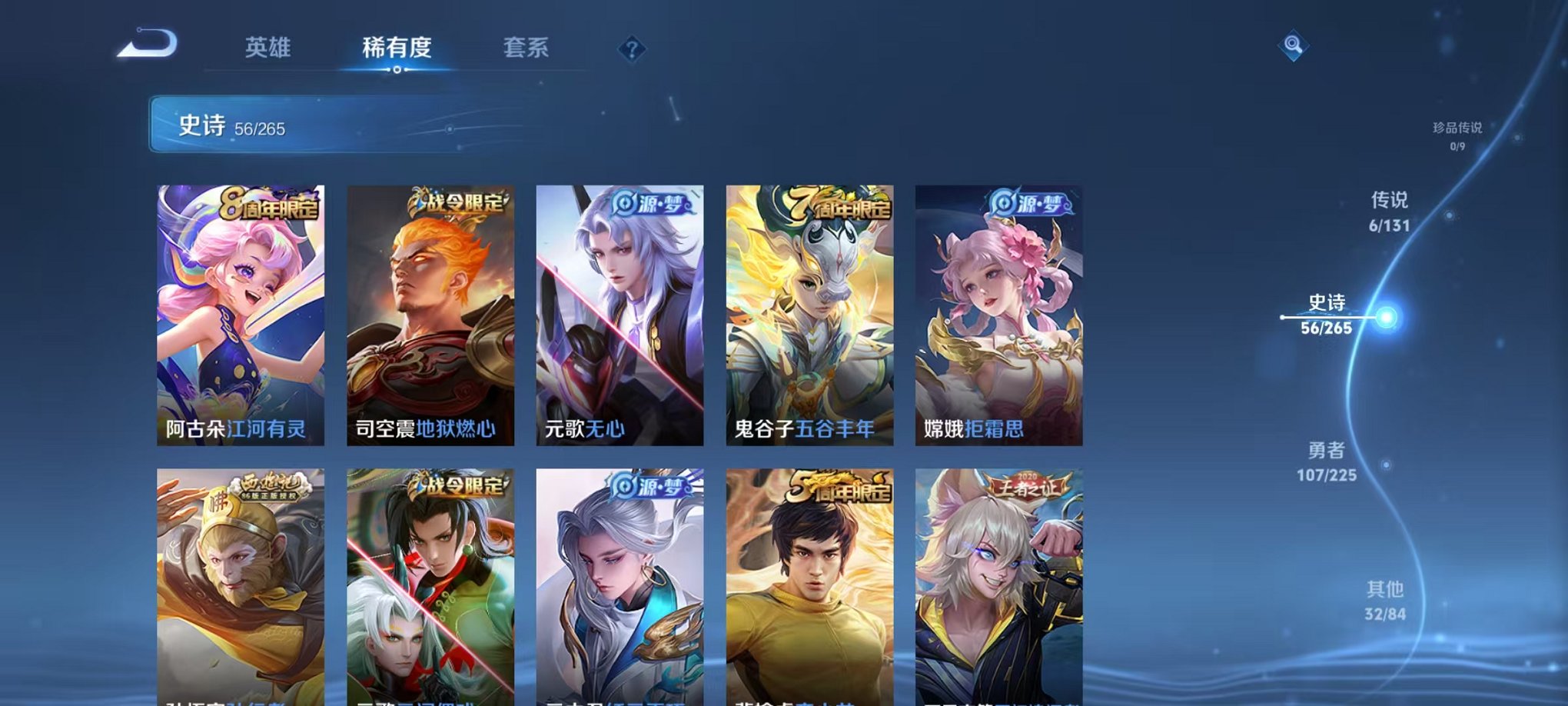The width and height of the screenshot is (1568, 706).
Task: Open the search magnifier icon
Action: [x=1293, y=46]
